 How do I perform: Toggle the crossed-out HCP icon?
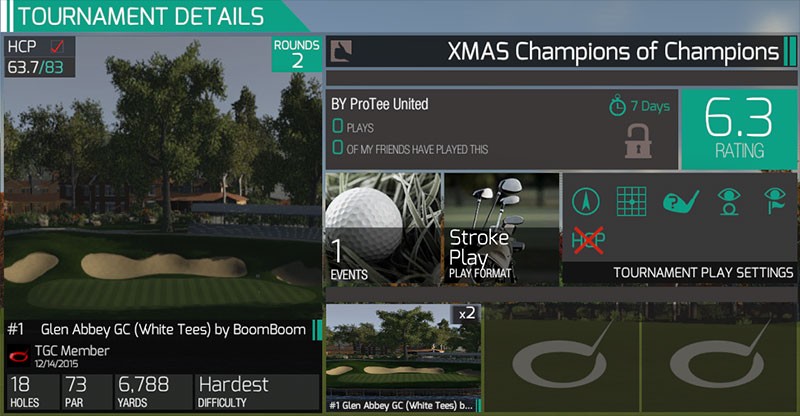587,240
